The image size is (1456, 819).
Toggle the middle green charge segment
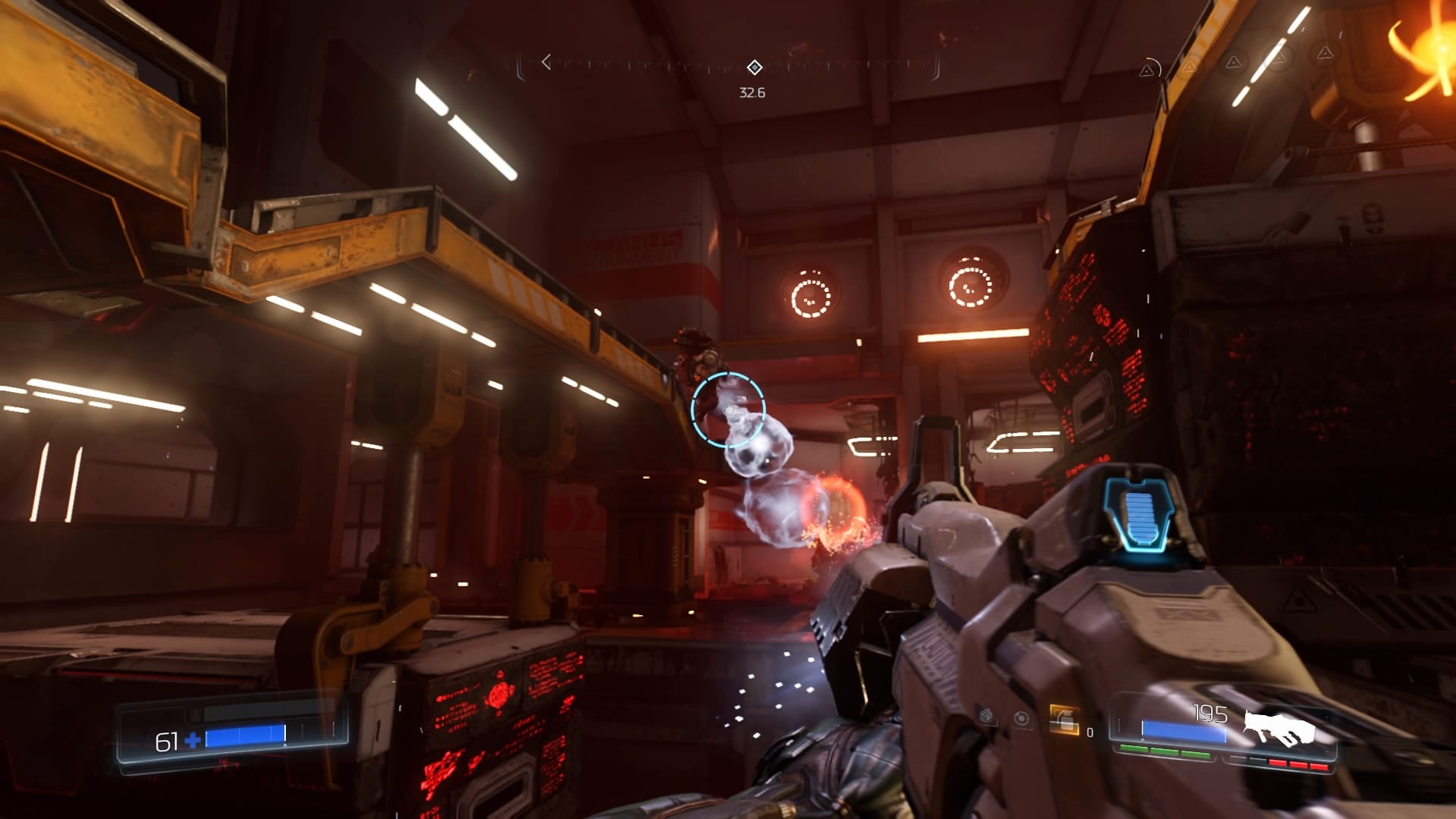[1166, 751]
